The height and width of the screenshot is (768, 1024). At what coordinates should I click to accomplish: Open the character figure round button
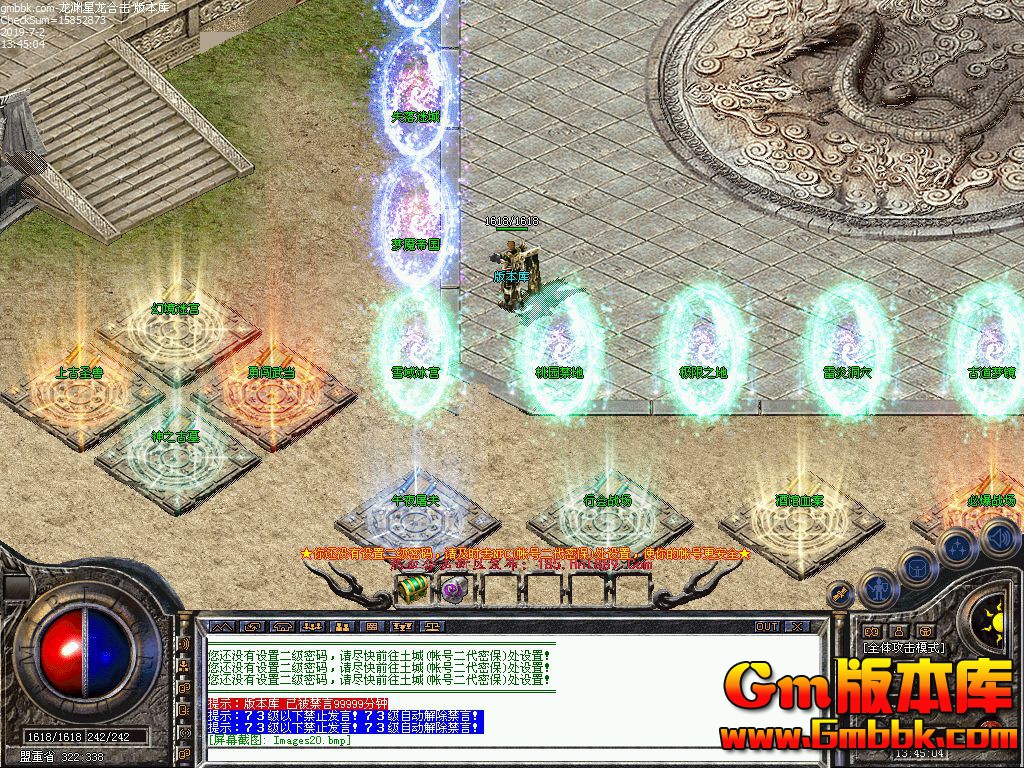pyautogui.click(x=879, y=589)
